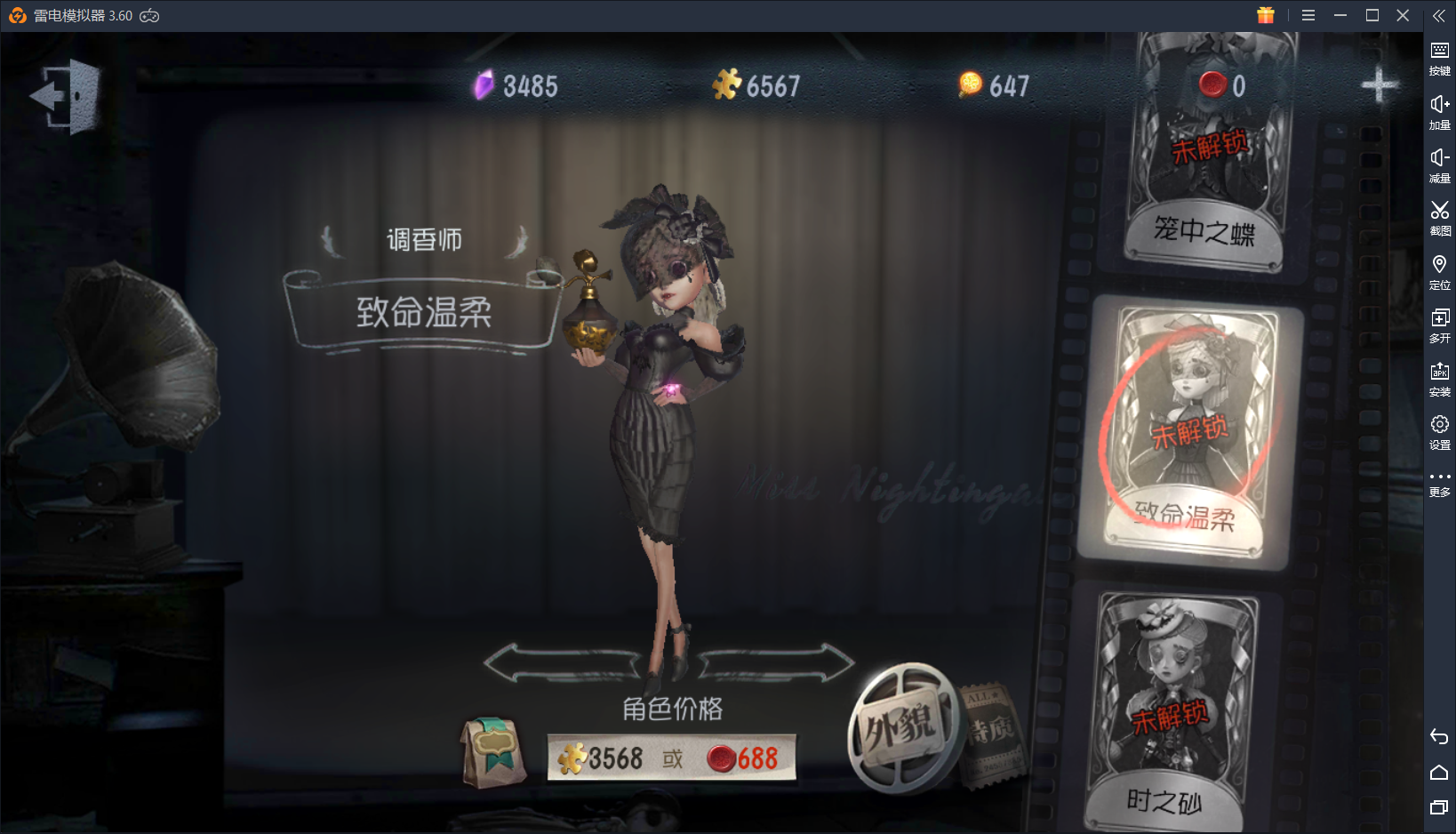Click the gift icon in the emulator title bar

click(1266, 15)
